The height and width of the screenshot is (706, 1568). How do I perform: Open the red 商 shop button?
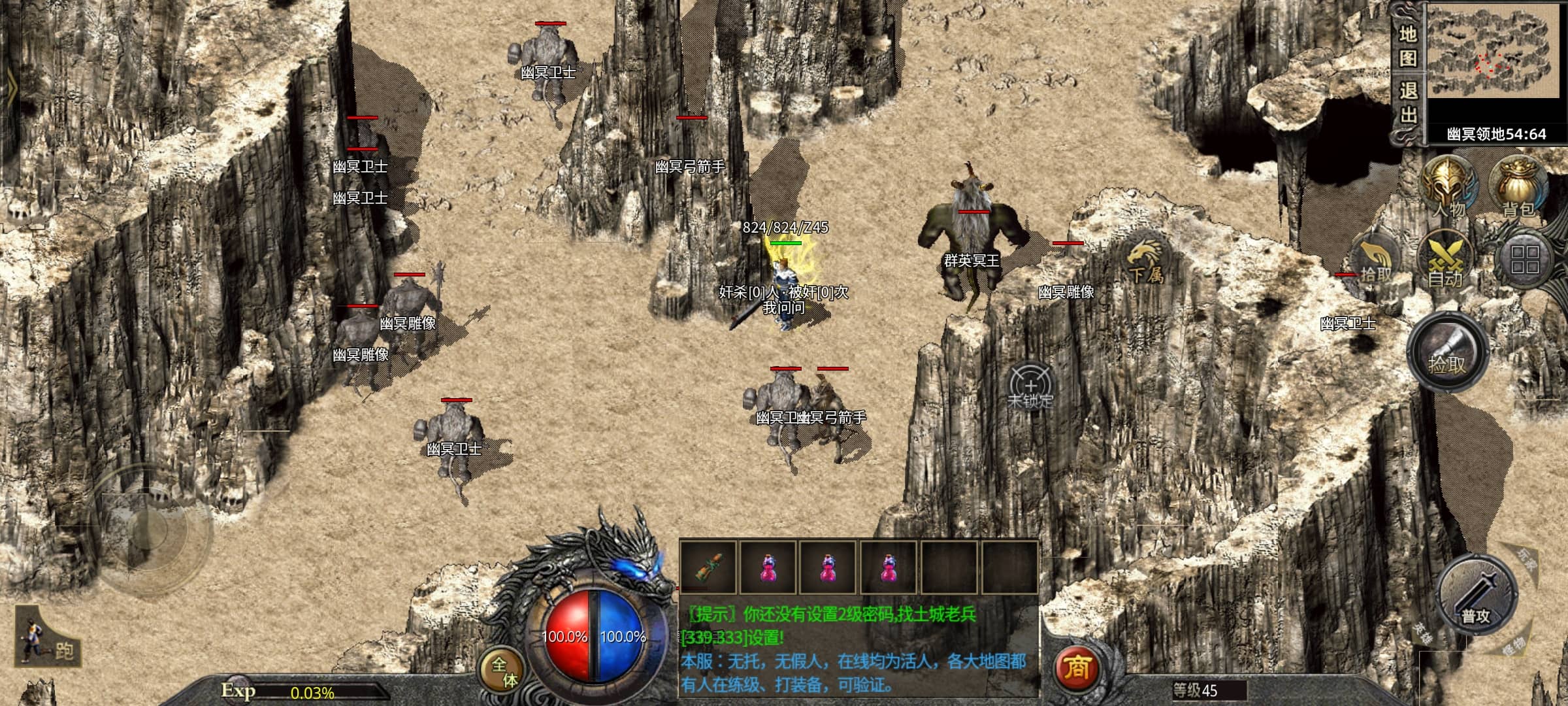[1077, 667]
